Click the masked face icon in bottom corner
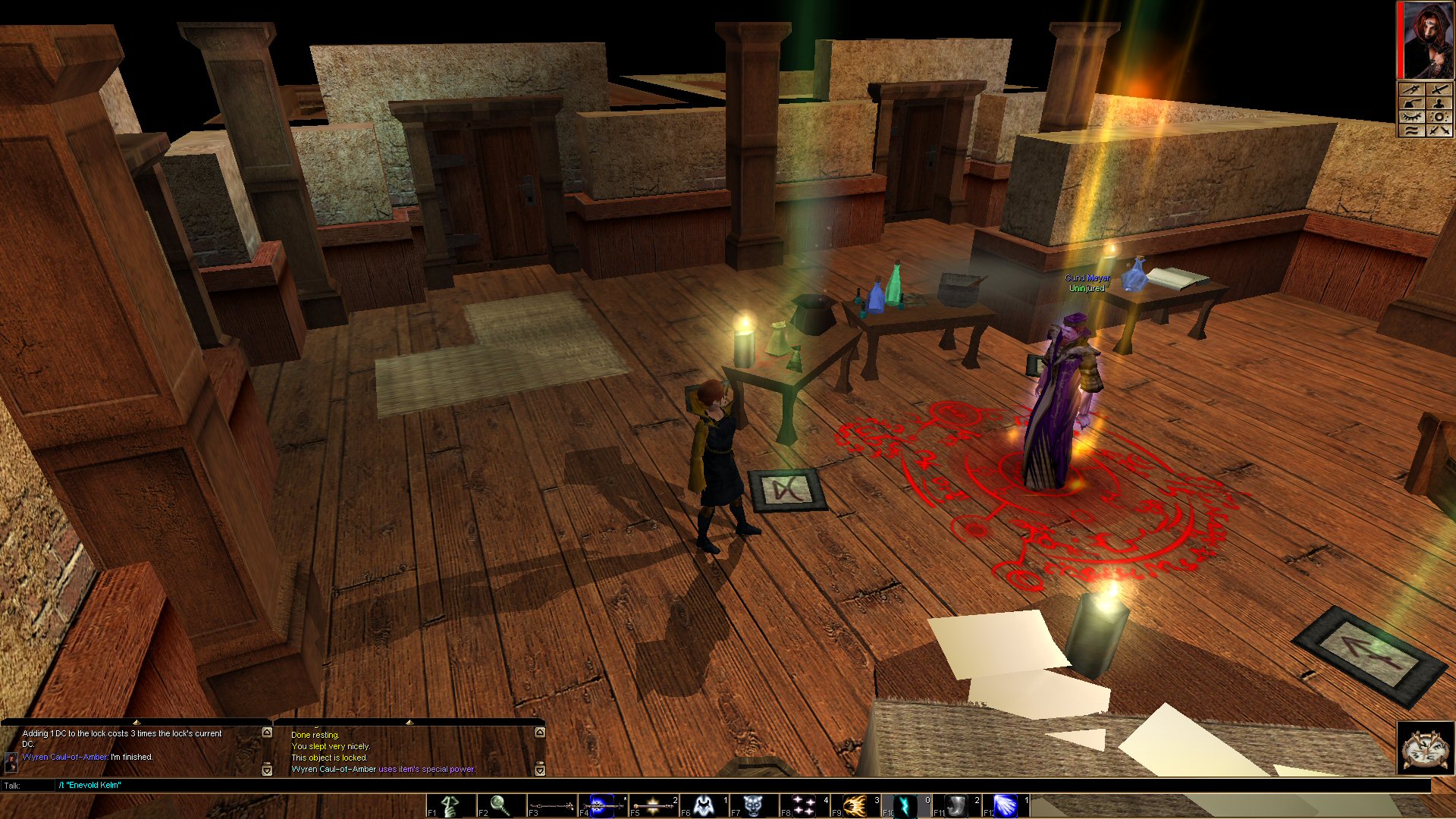 [x=1426, y=748]
